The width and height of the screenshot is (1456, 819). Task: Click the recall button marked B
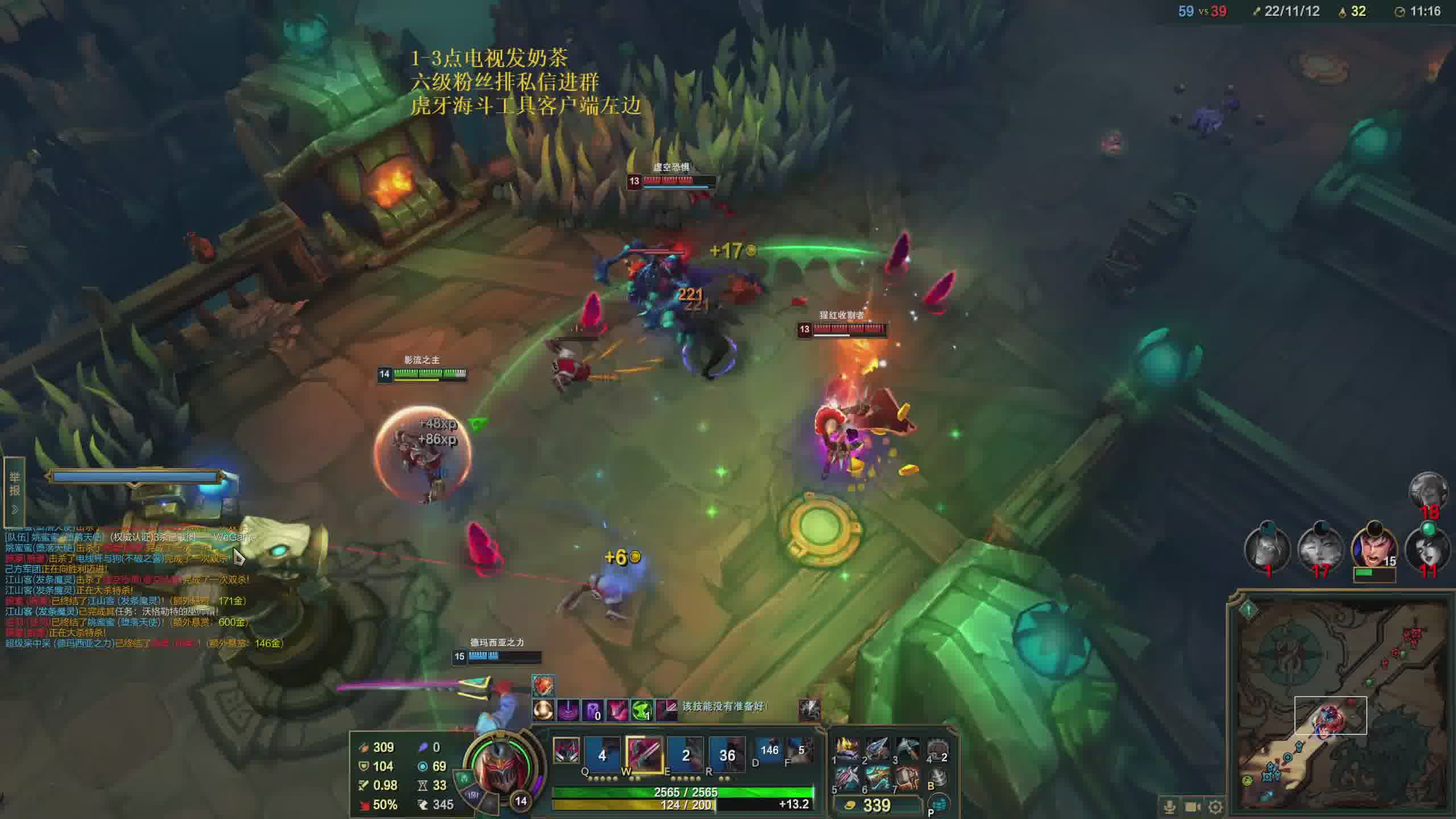pyautogui.click(x=938, y=779)
